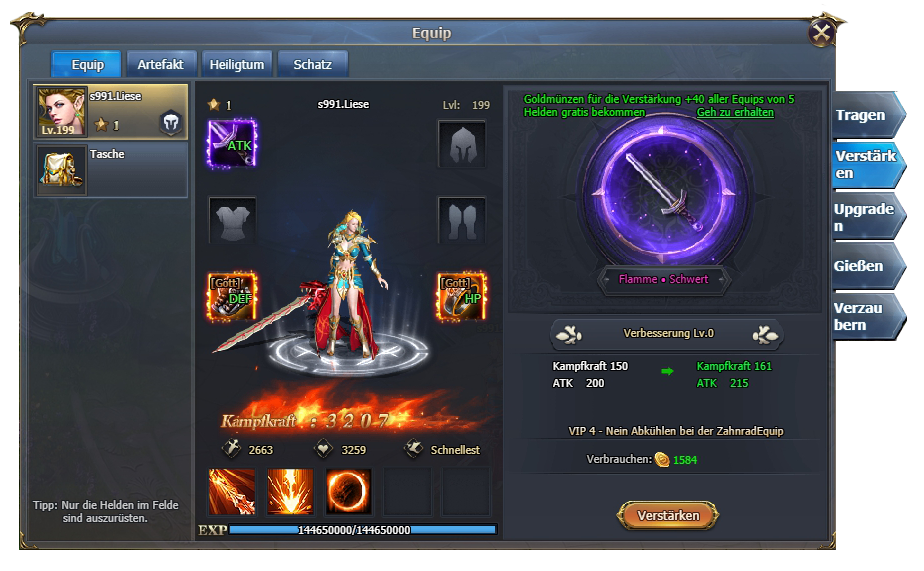Image resolution: width=924 pixels, height=571 pixels.
Task: Switch to the Upgraden side tab
Action: 866,217
